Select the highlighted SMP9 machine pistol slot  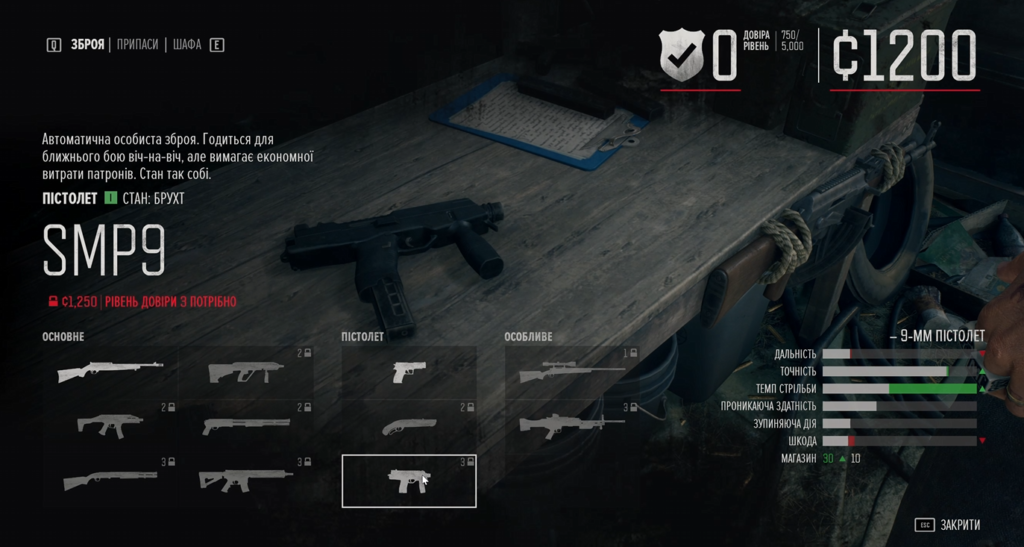409,480
